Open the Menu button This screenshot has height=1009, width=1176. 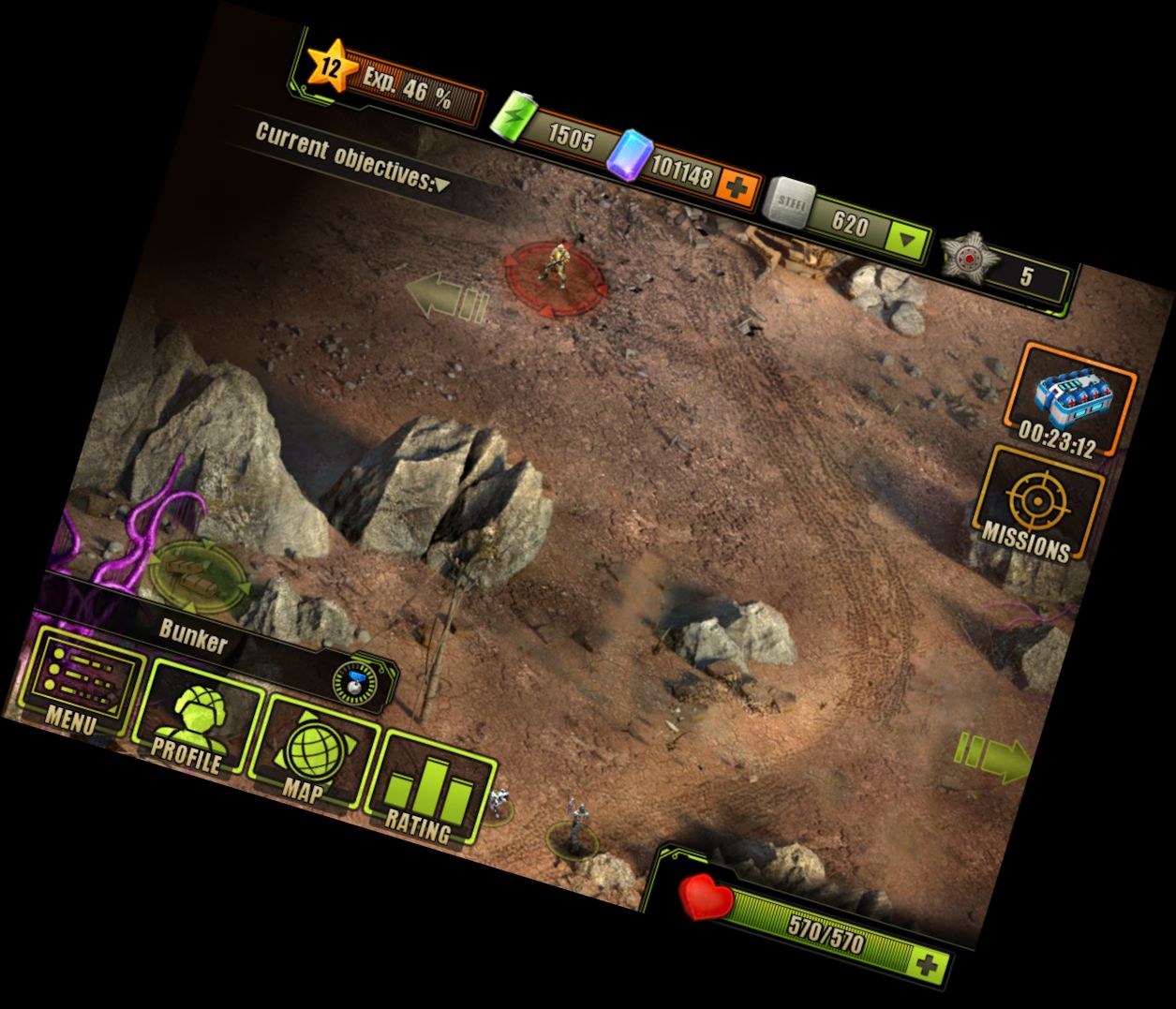[79, 681]
